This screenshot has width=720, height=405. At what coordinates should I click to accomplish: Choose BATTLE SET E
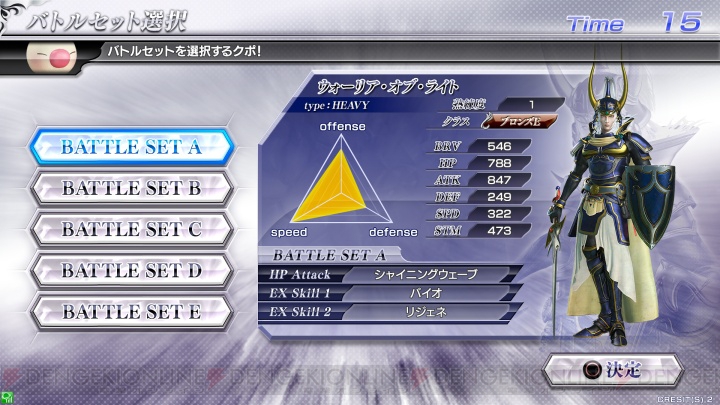click(131, 311)
